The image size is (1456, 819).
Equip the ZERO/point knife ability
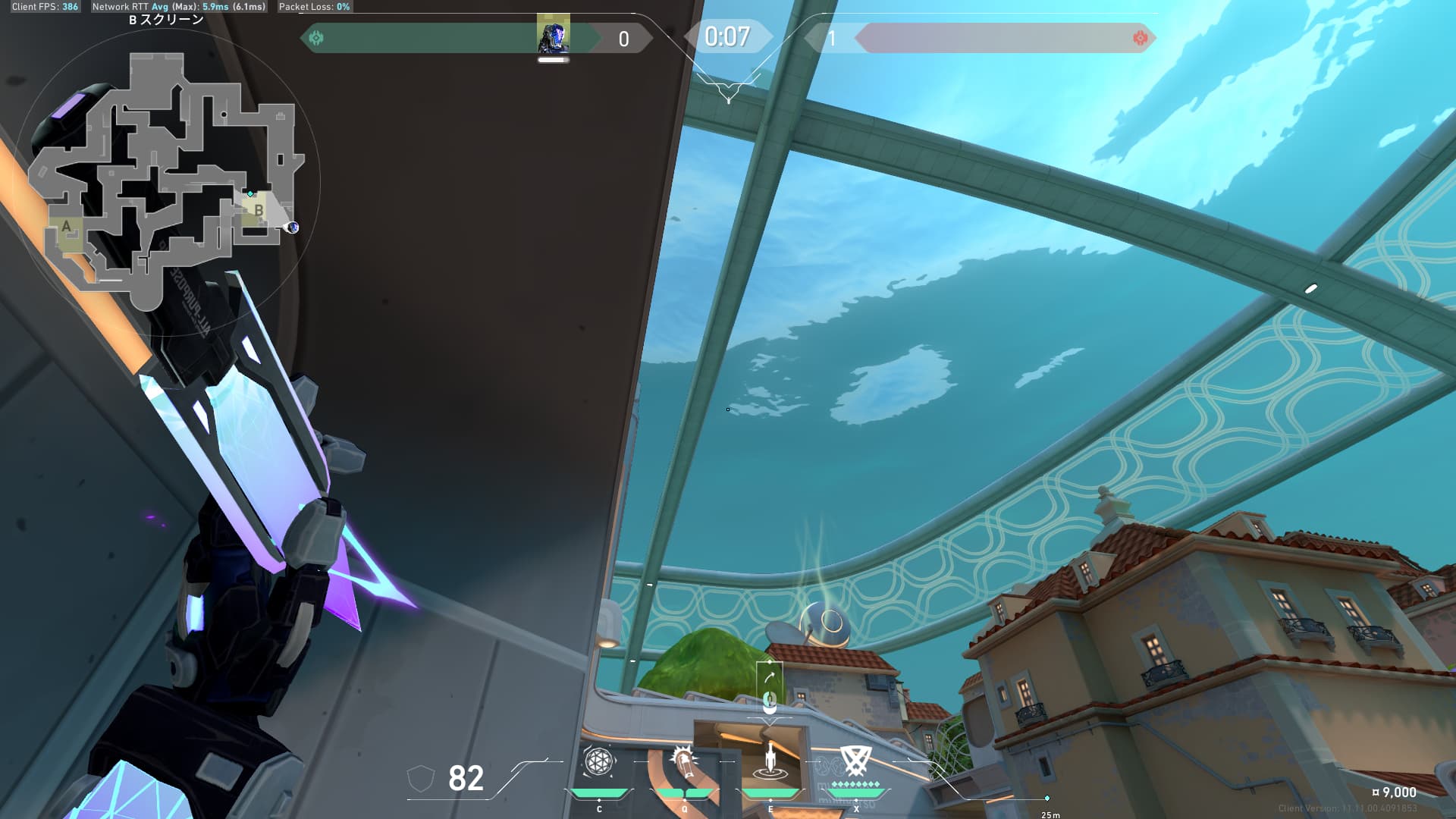[x=770, y=762]
